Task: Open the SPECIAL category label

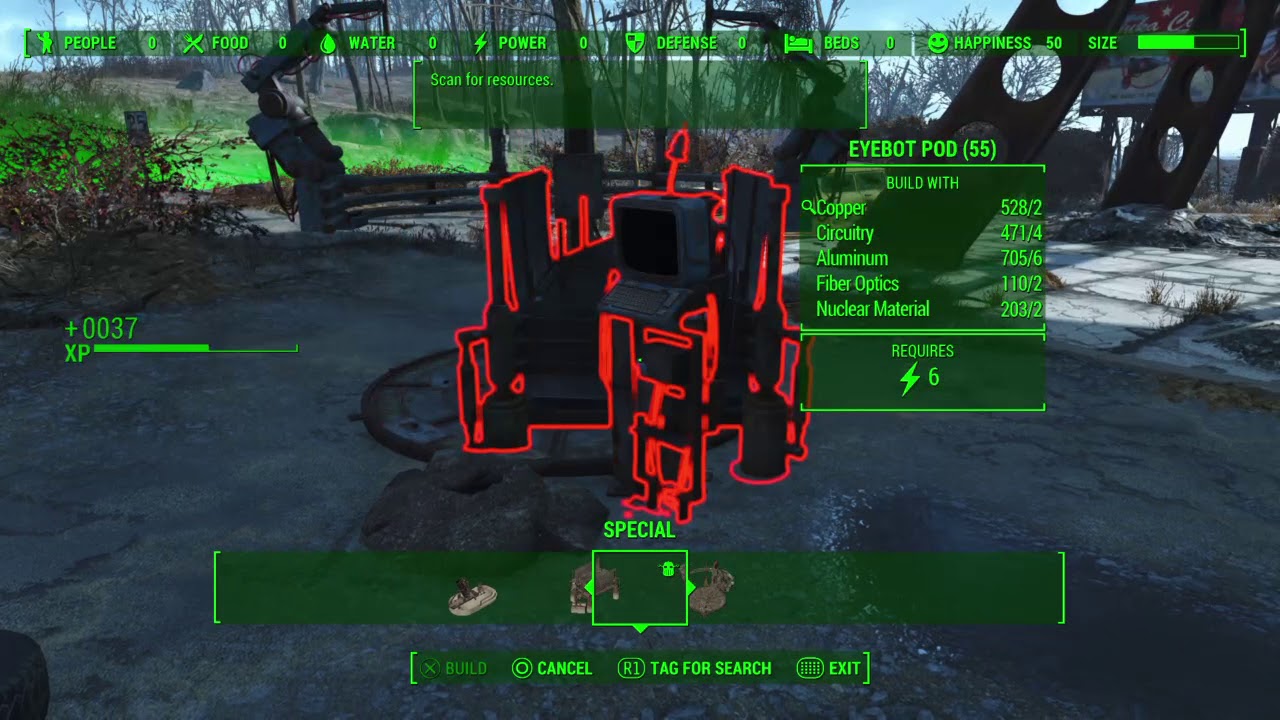Action: pos(640,530)
